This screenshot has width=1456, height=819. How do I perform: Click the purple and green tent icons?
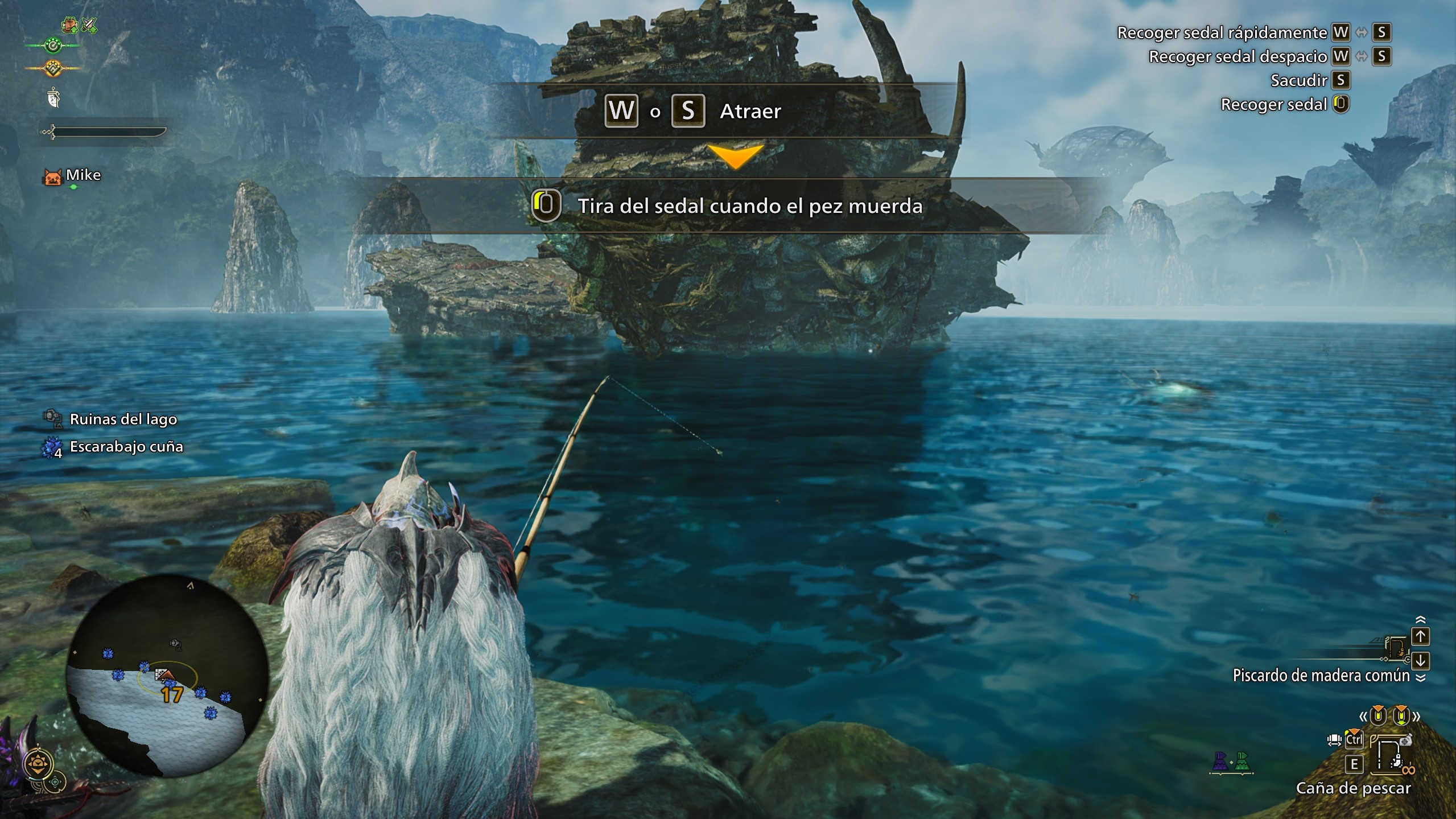[1231, 762]
